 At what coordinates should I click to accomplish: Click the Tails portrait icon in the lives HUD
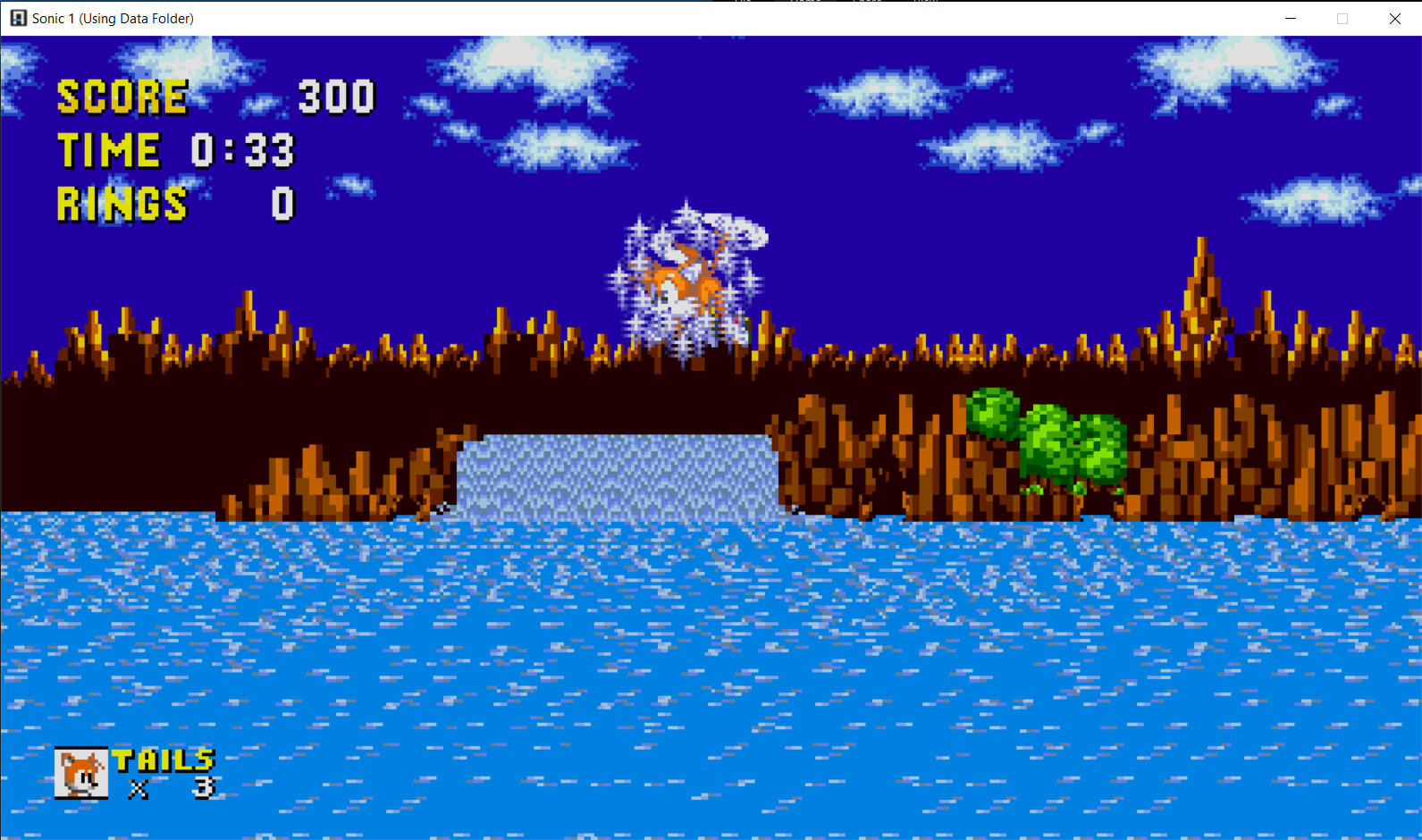(81, 772)
